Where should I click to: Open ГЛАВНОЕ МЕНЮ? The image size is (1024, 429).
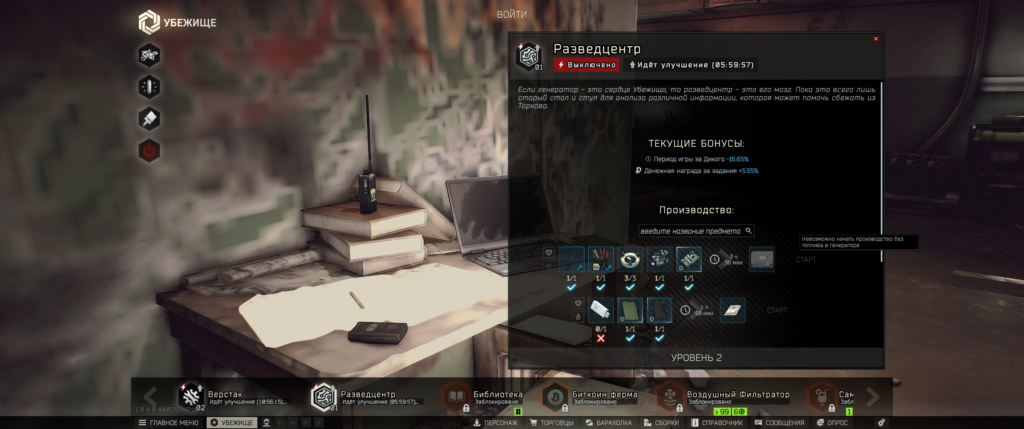[168, 423]
